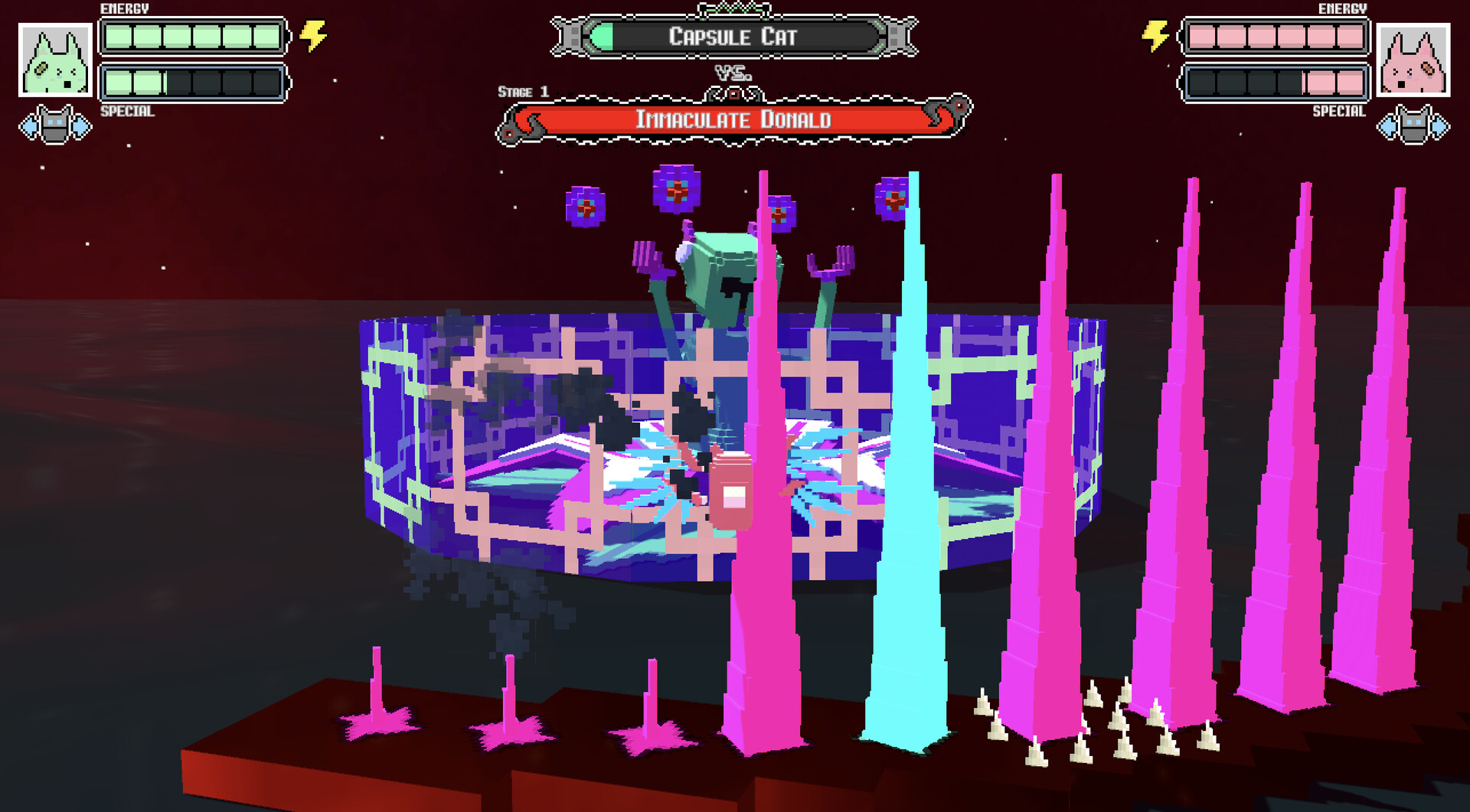Click the pink cat portrait on the right
Viewport: 1470px width, 812px height.
pos(1415,58)
